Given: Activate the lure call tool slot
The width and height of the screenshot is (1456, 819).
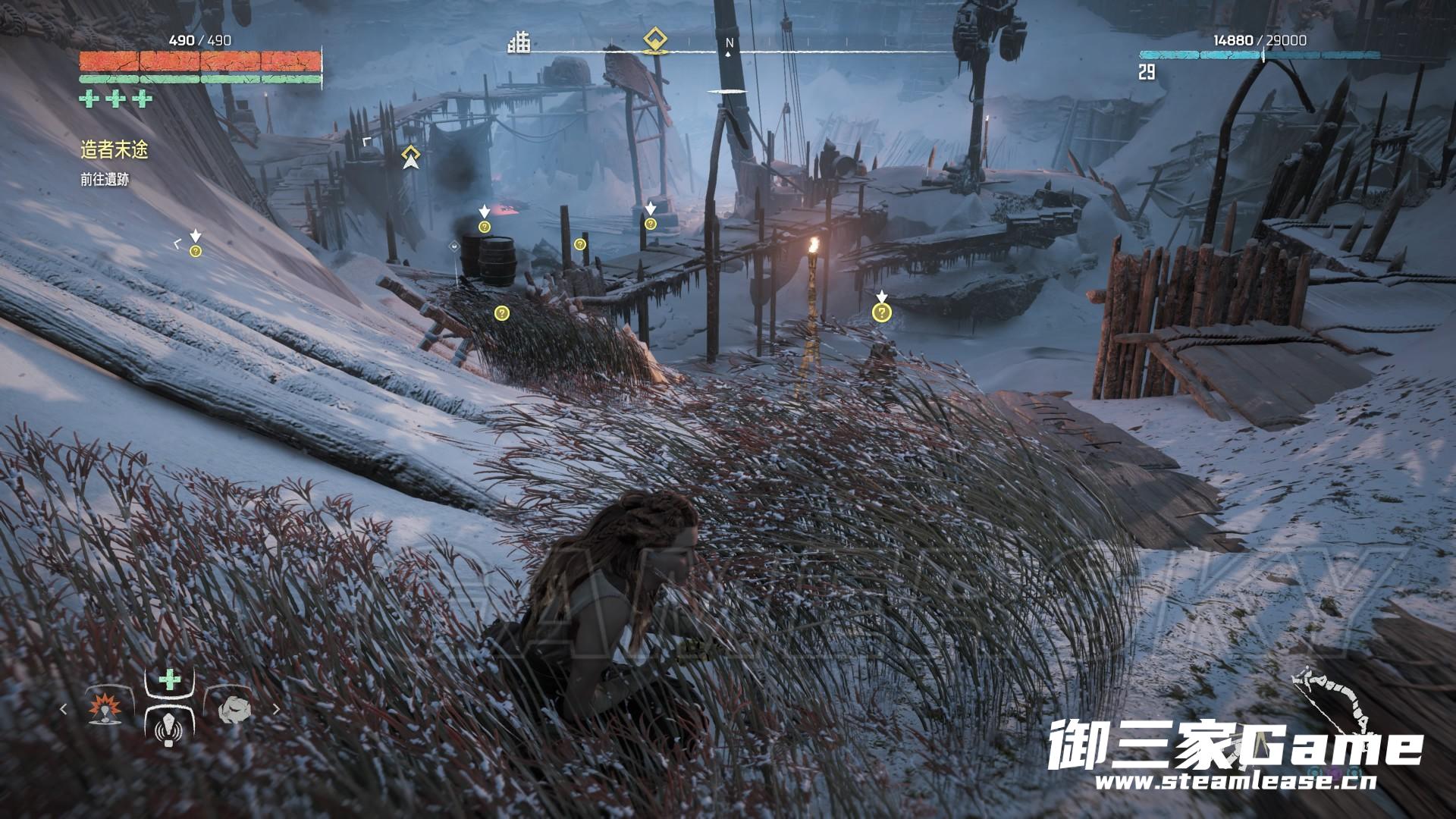Looking at the screenshot, I should [168, 727].
